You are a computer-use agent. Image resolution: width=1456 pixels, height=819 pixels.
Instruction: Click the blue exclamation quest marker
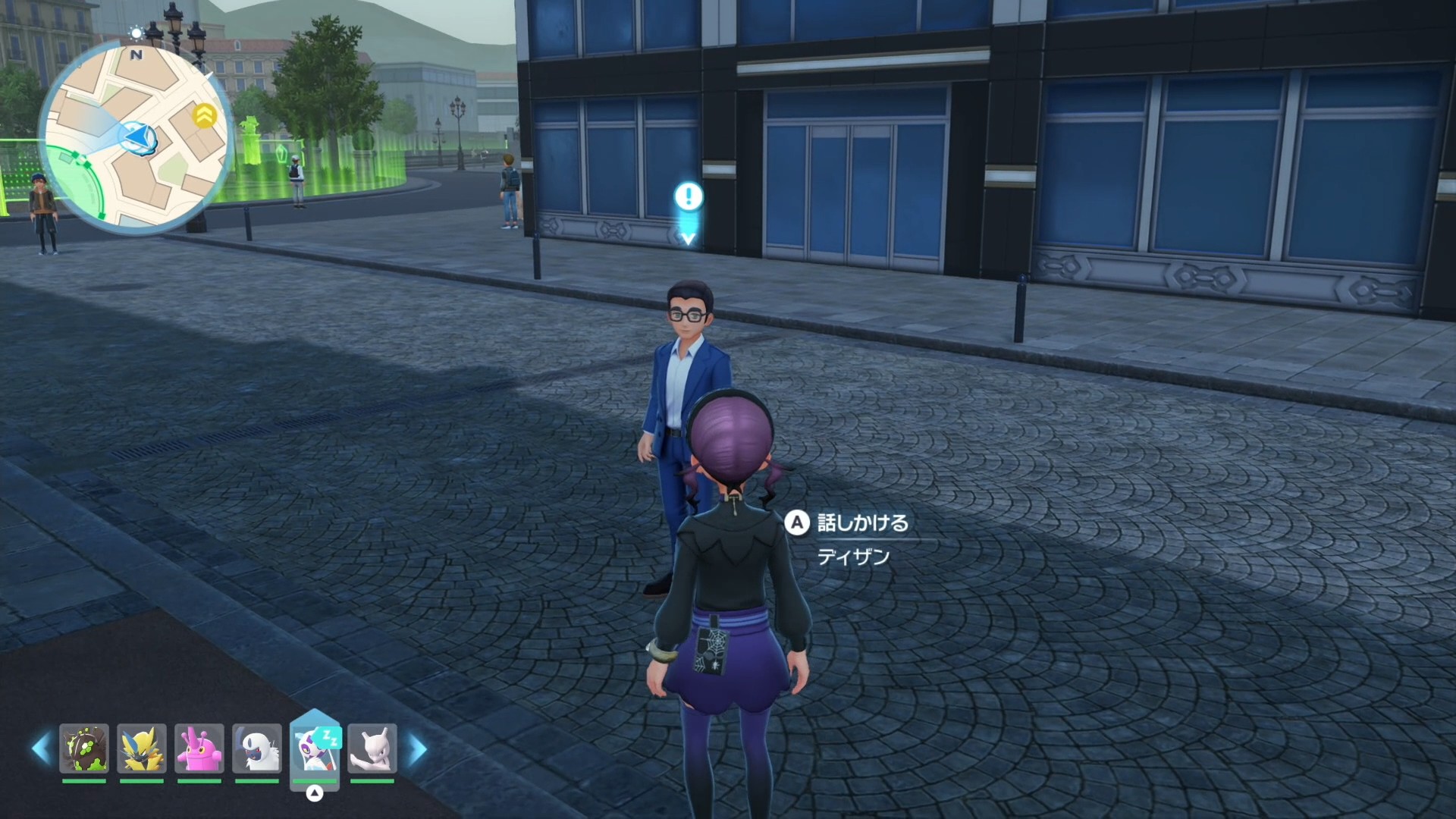pyautogui.click(x=689, y=197)
